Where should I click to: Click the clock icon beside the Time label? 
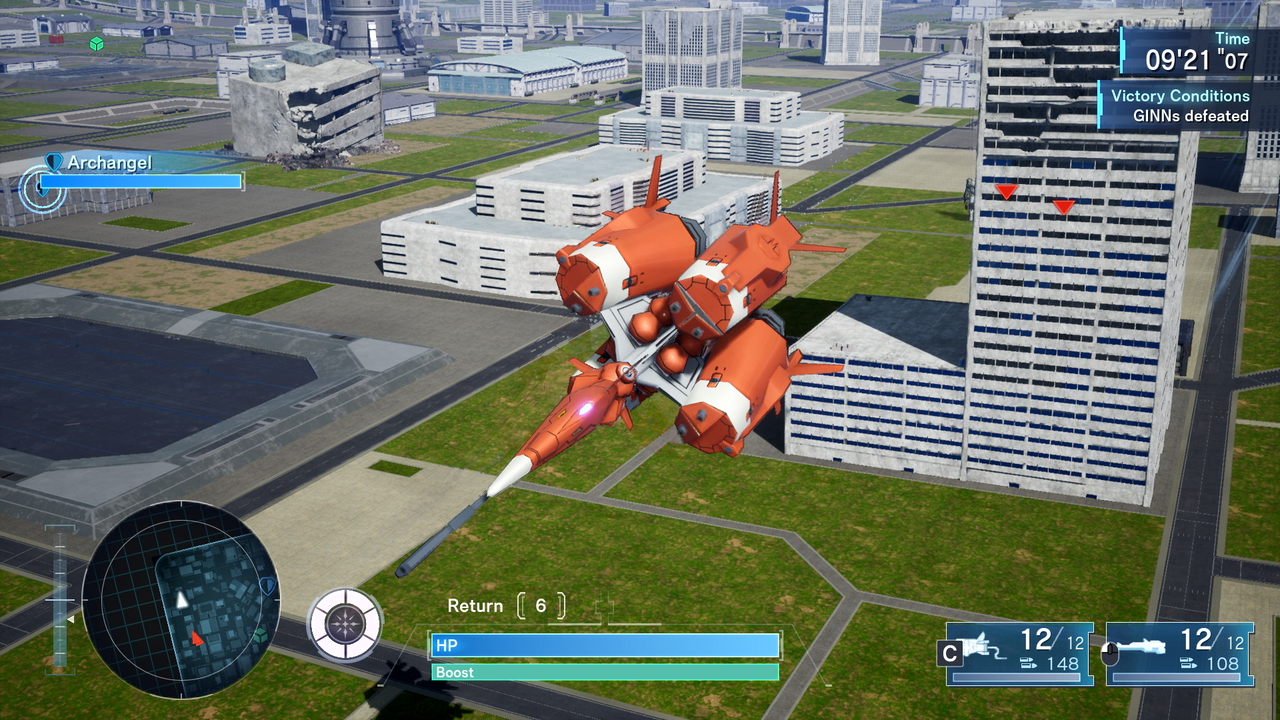pyautogui.click(x=1123, y=50)
